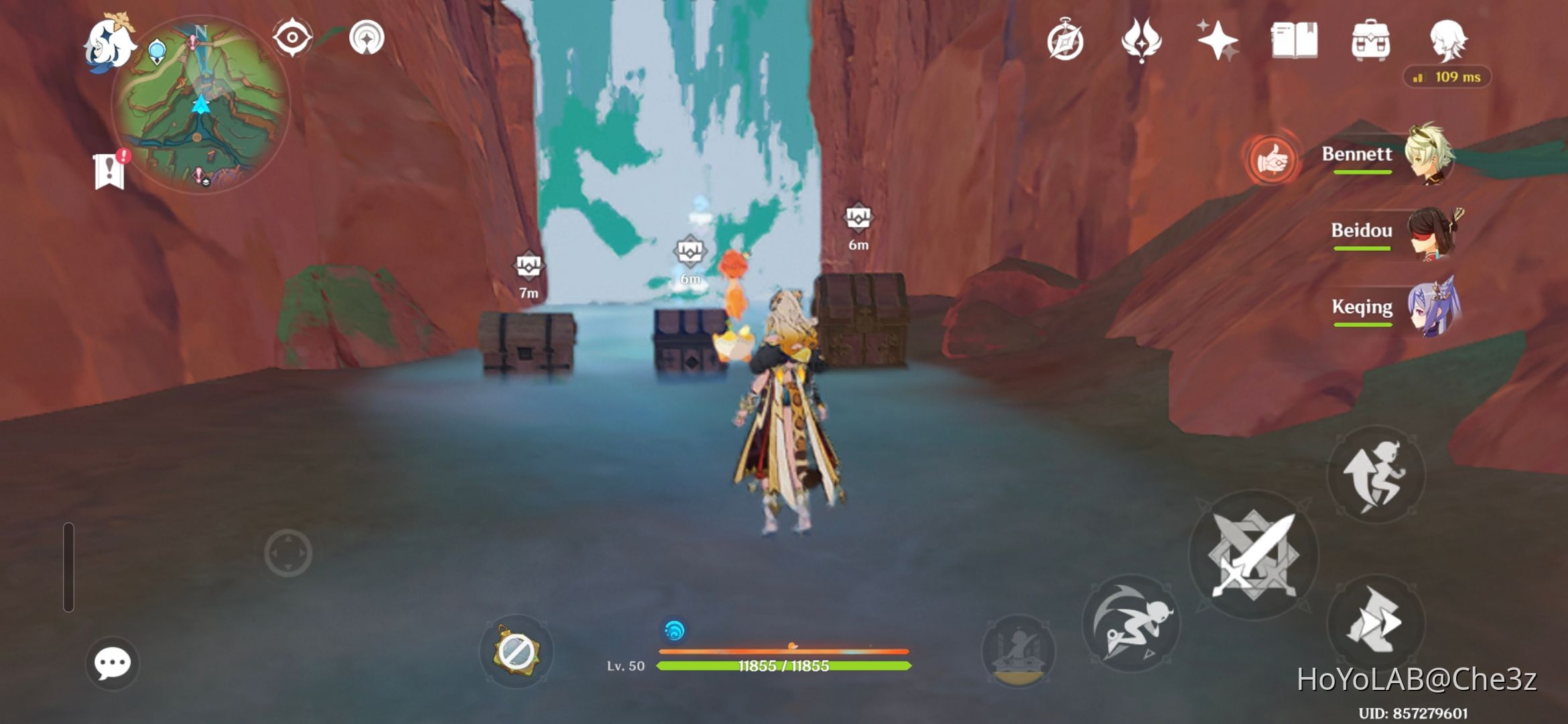1568x724 pixels.
Task: Select Beidou's character portrait
Action: click(x=1431, y=233)
